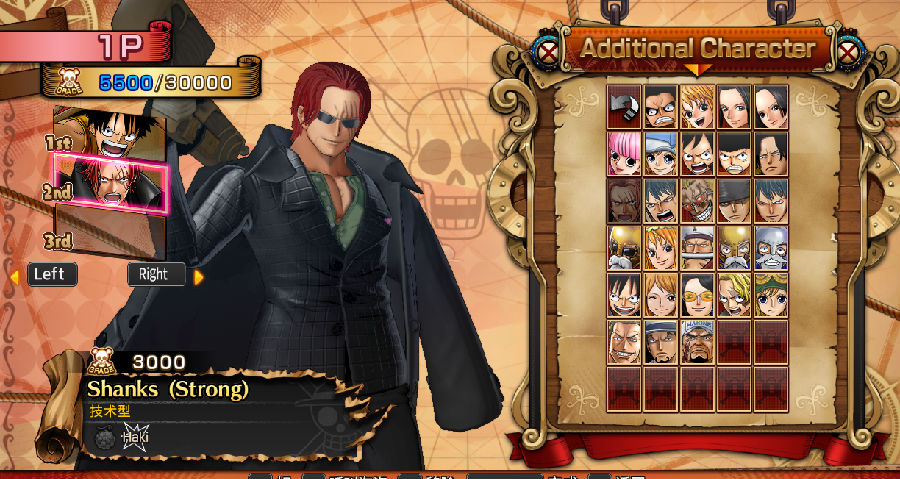The image size is (900, 479).
Task: Click the Left button
Action: [x=52, y=274]
